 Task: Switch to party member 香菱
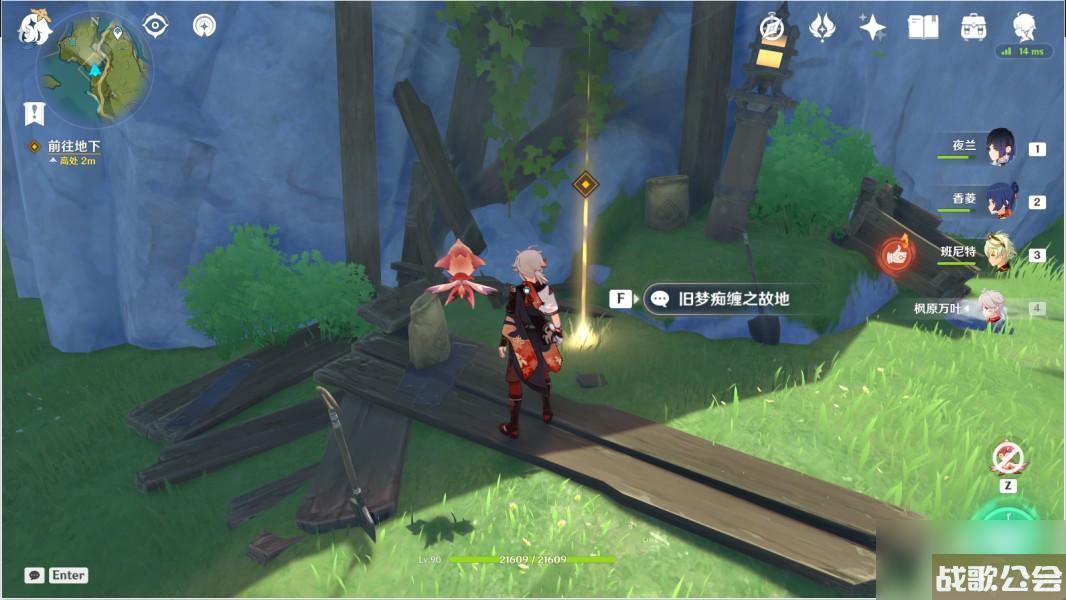click(x=1000, y=199)
